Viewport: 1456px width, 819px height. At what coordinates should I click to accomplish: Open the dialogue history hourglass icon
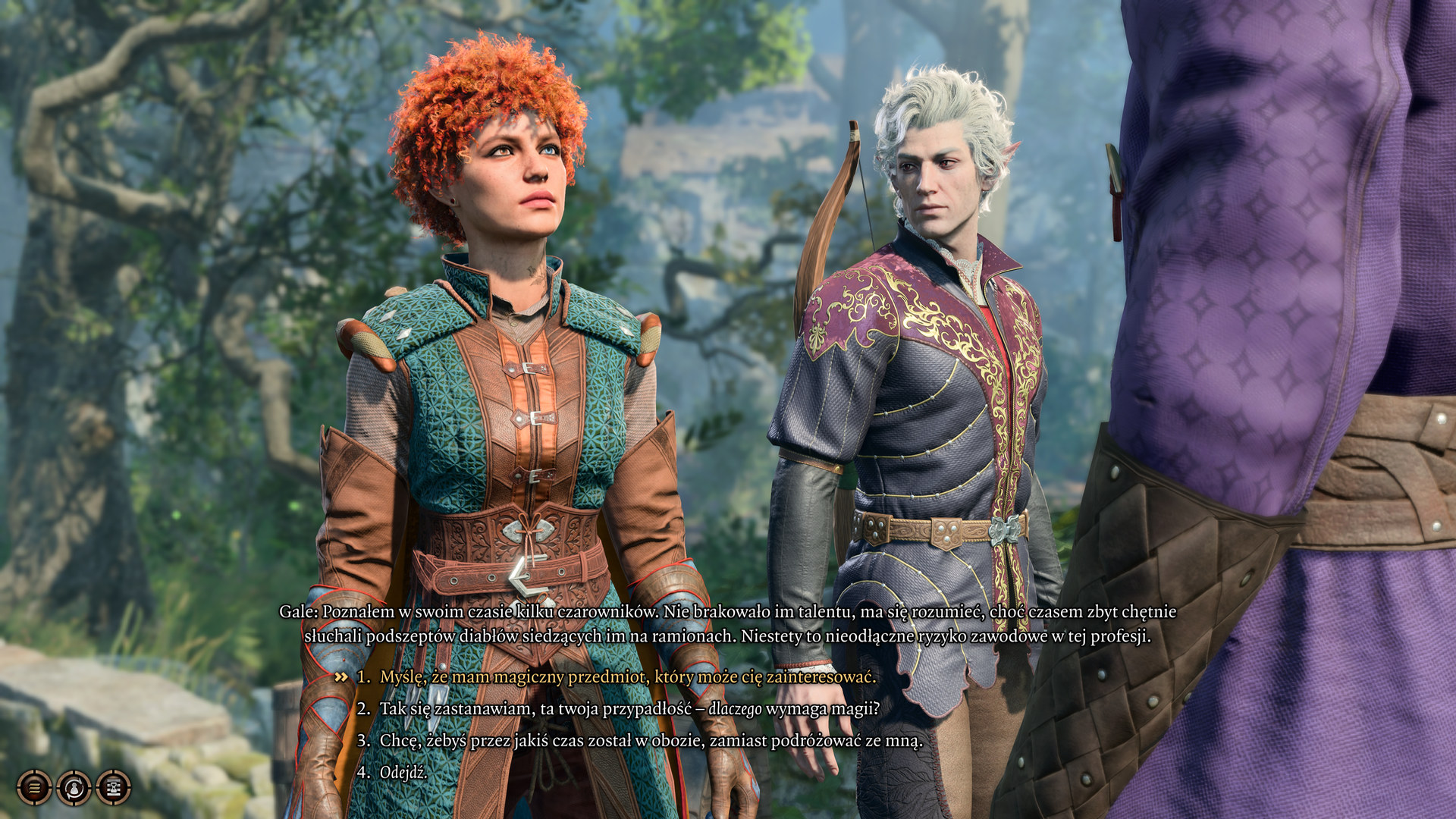pos(113,788)
